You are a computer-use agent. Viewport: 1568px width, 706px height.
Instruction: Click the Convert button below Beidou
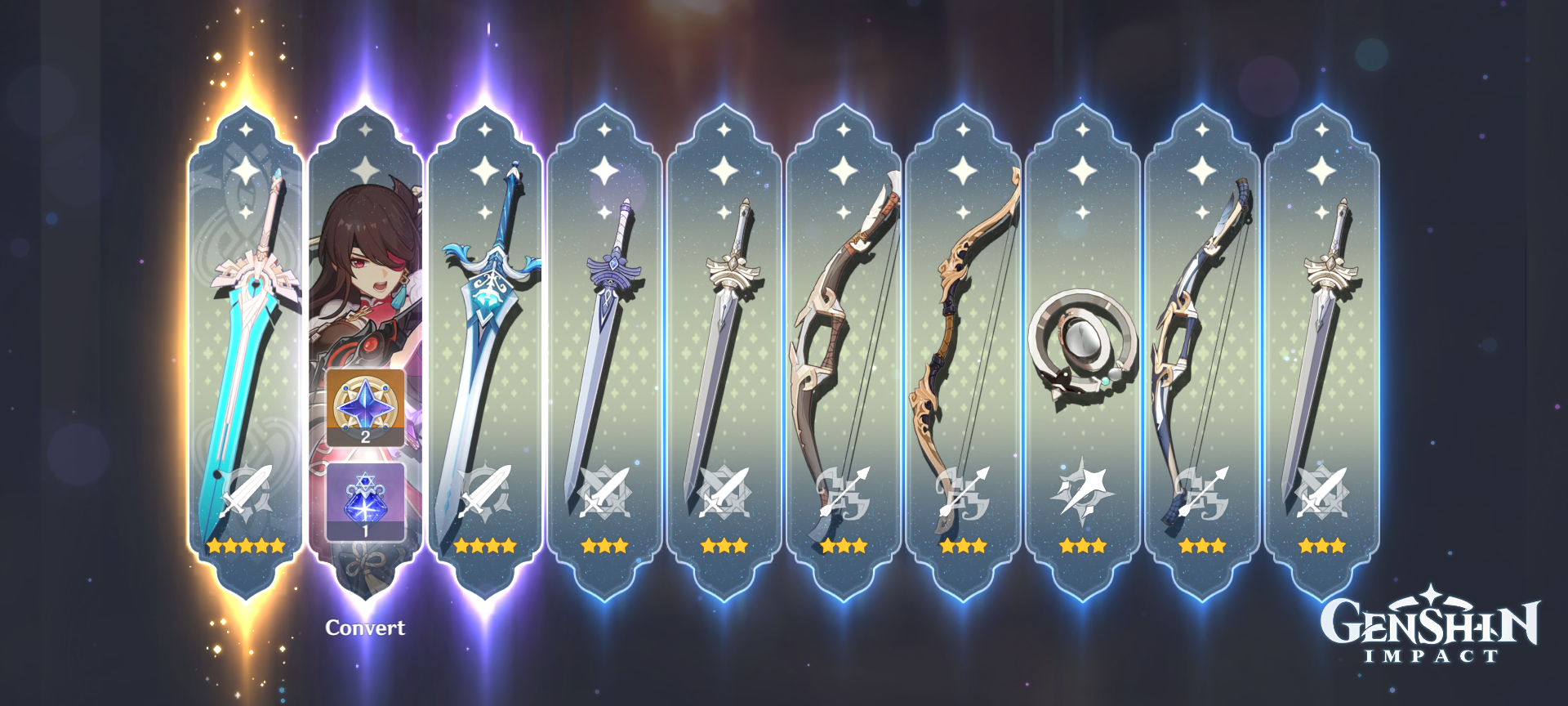[365, 629]
